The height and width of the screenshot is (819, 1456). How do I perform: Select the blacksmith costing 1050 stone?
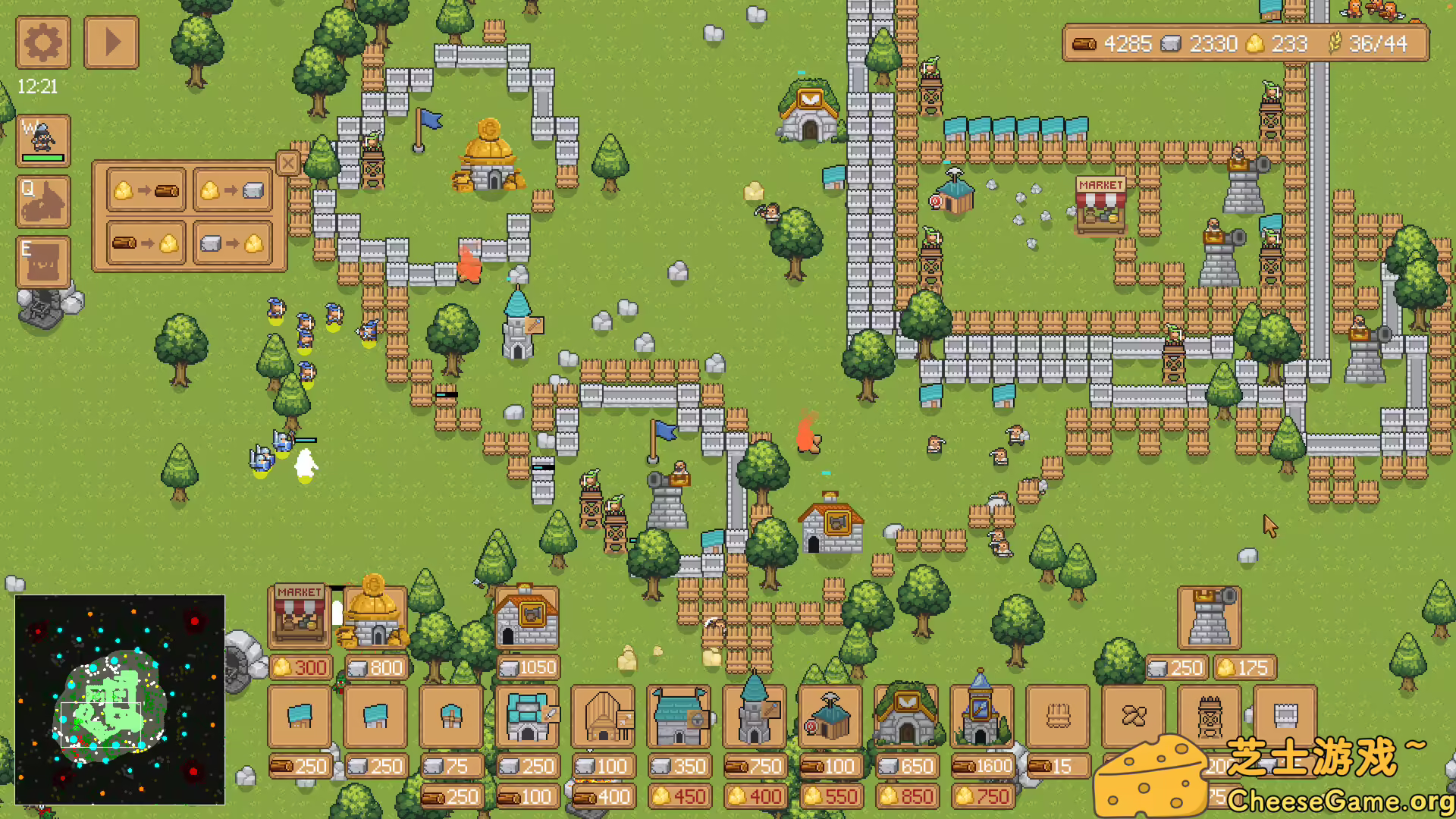(x=526, y=616)
